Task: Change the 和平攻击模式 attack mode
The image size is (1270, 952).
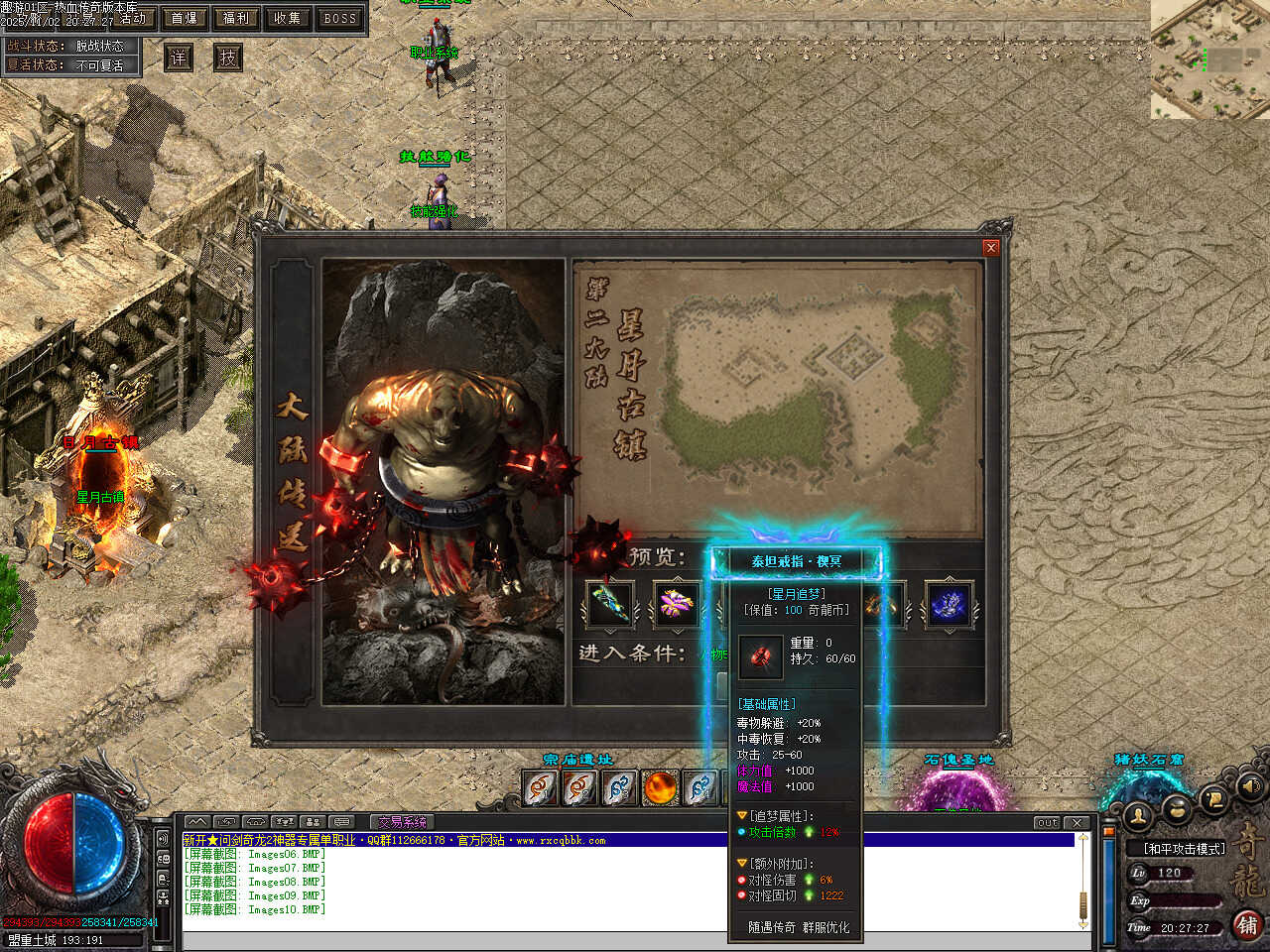Action: 1185,849
